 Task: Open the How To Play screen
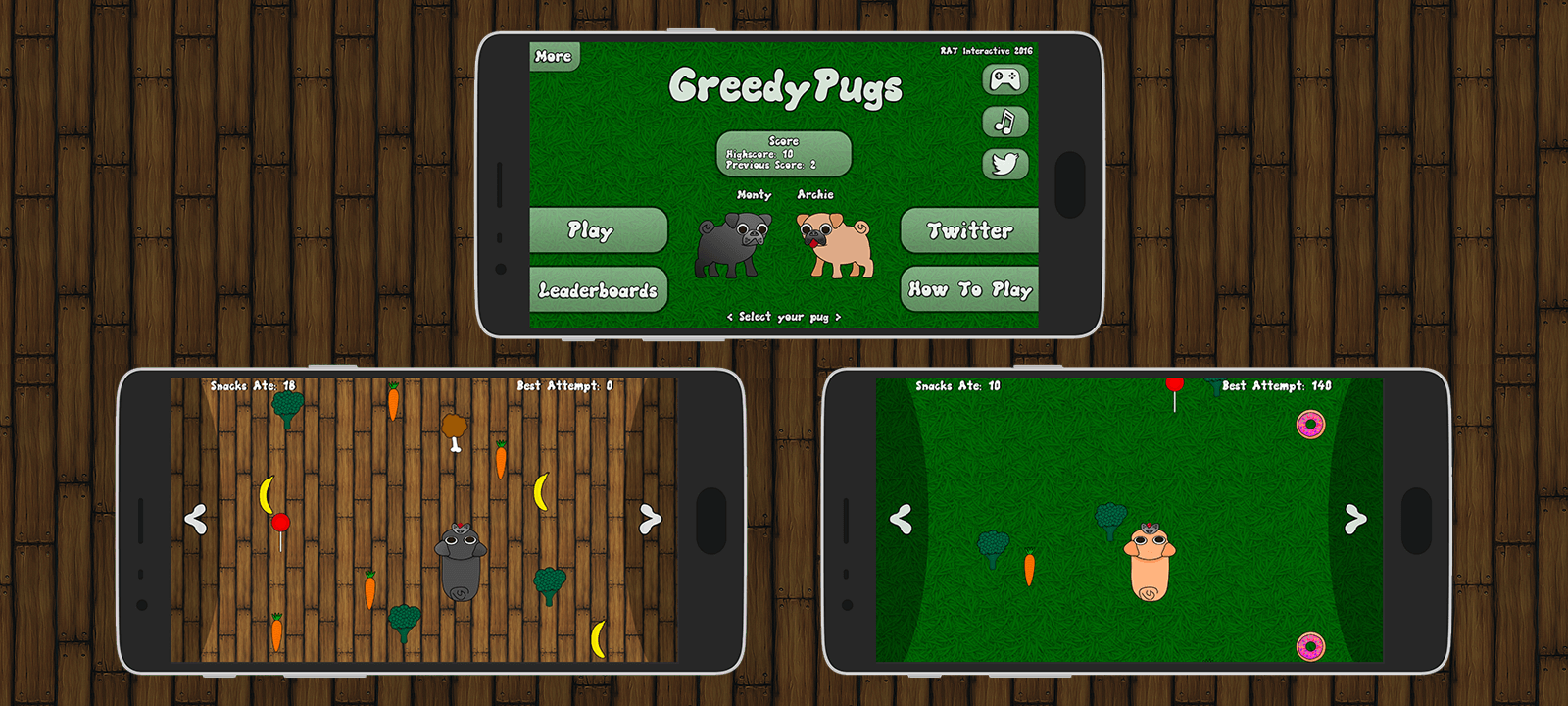pos(969,289)
